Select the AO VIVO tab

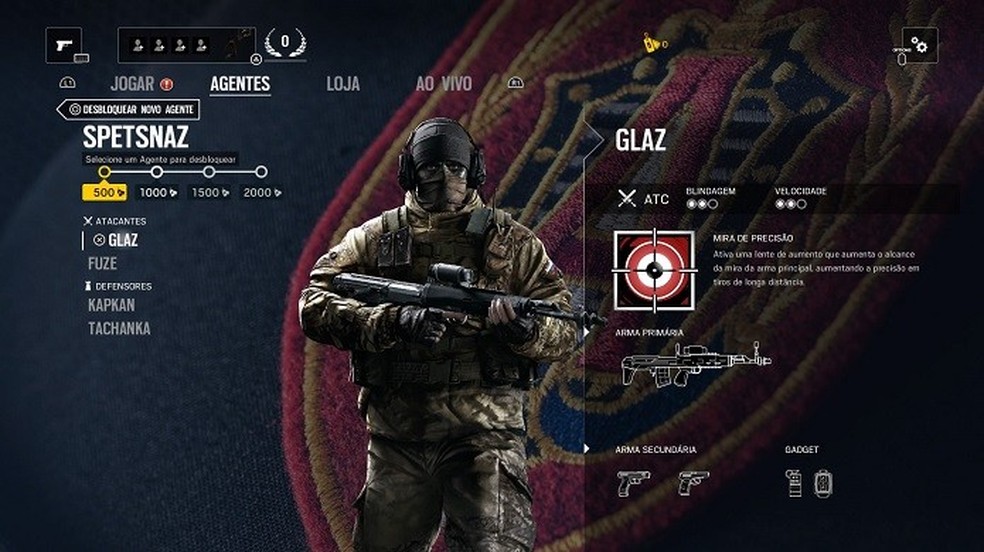point(444,84)
